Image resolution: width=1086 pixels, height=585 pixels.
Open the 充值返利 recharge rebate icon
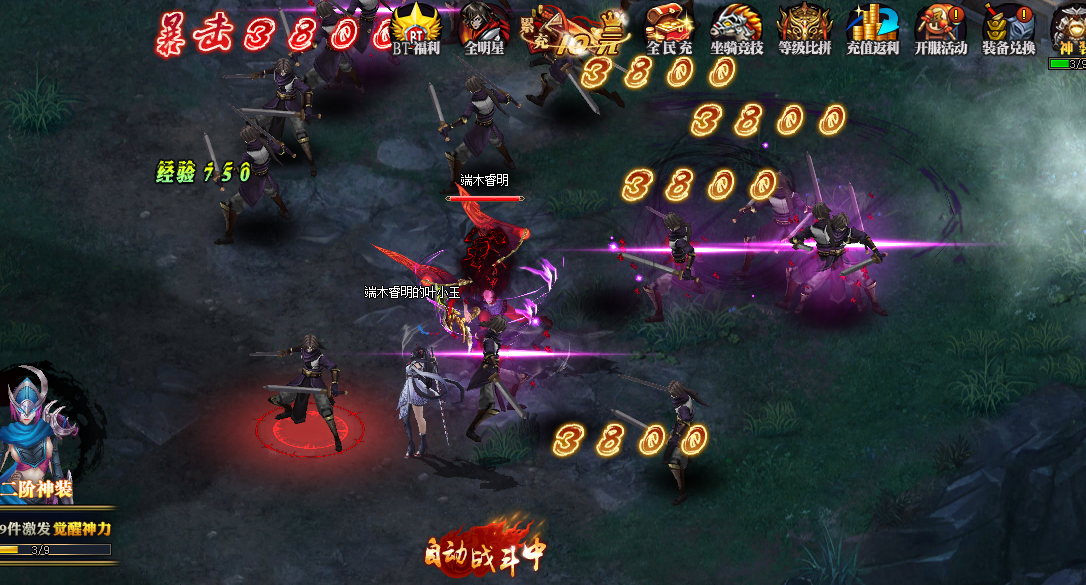[x=872, y=27]
